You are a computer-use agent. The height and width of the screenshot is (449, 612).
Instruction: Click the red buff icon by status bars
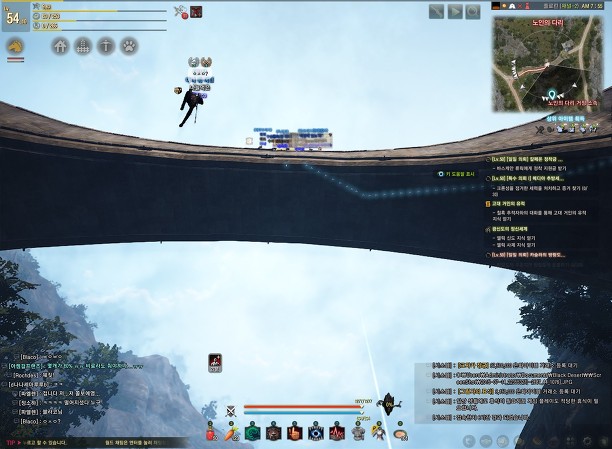(x=196, y=12)
